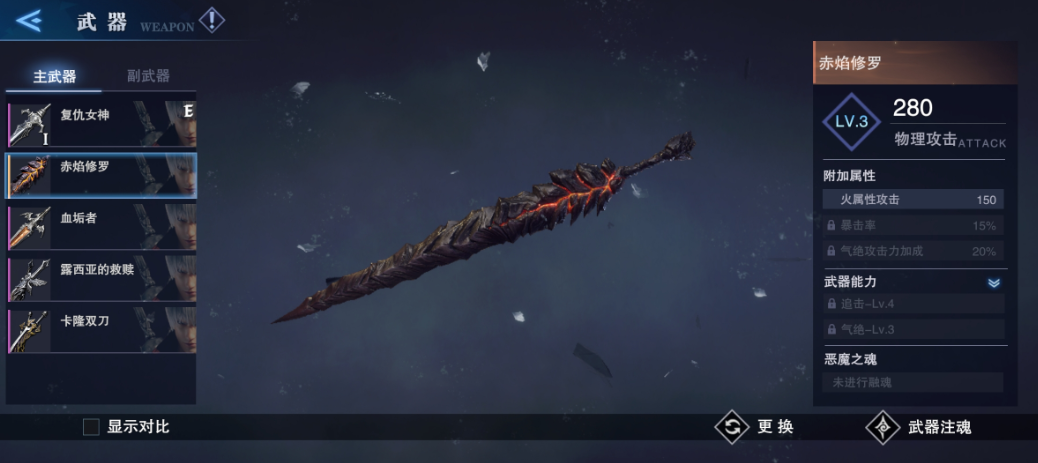View the locked 追击-Lv.4 ability
1038x463 pixels.
coord(913,303)
